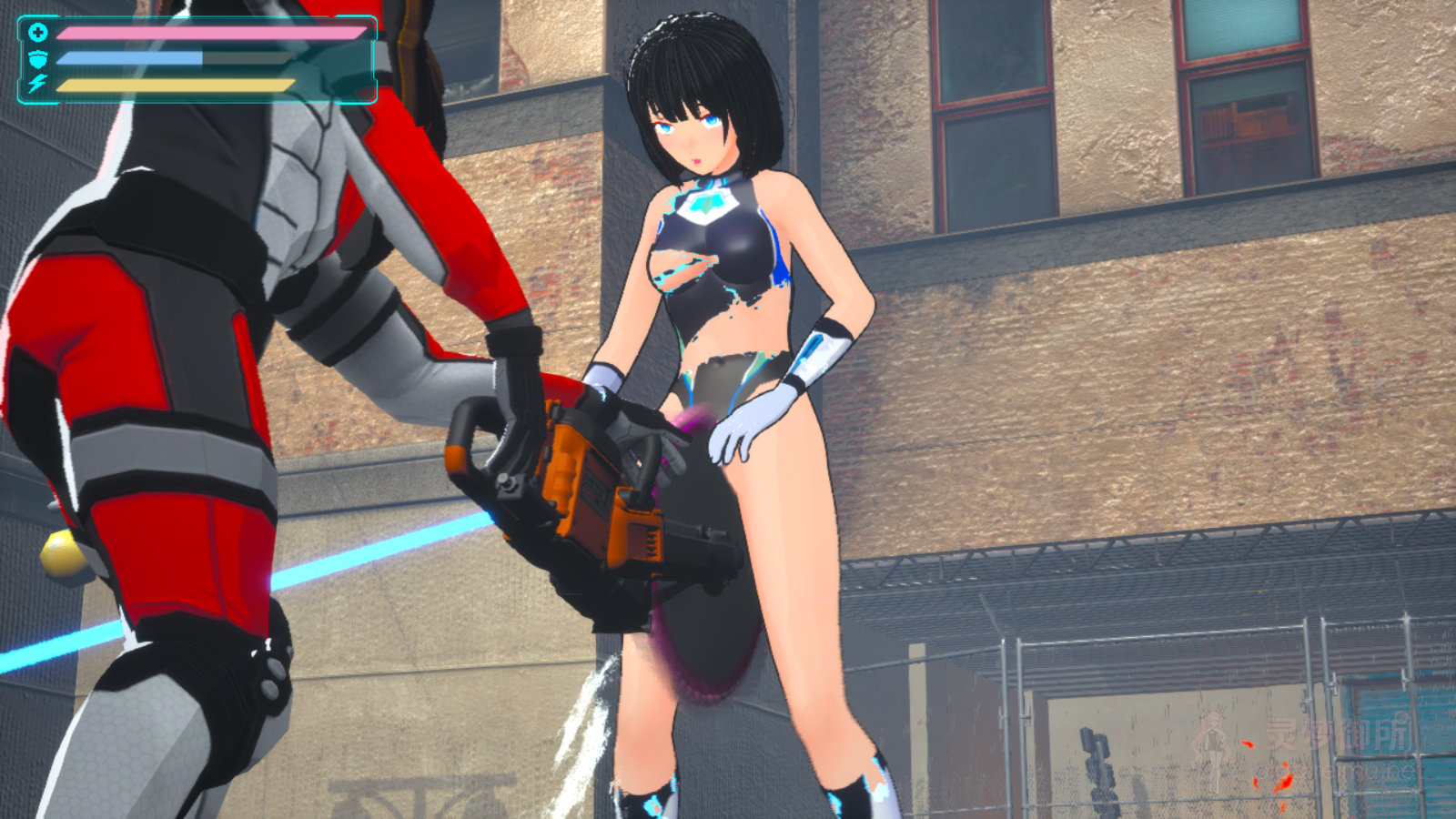Image resolution: width=1456 pixels, height=819 pixels.
Task: Click the lightning energy icon on the HUD
Action: pos(37,84)
